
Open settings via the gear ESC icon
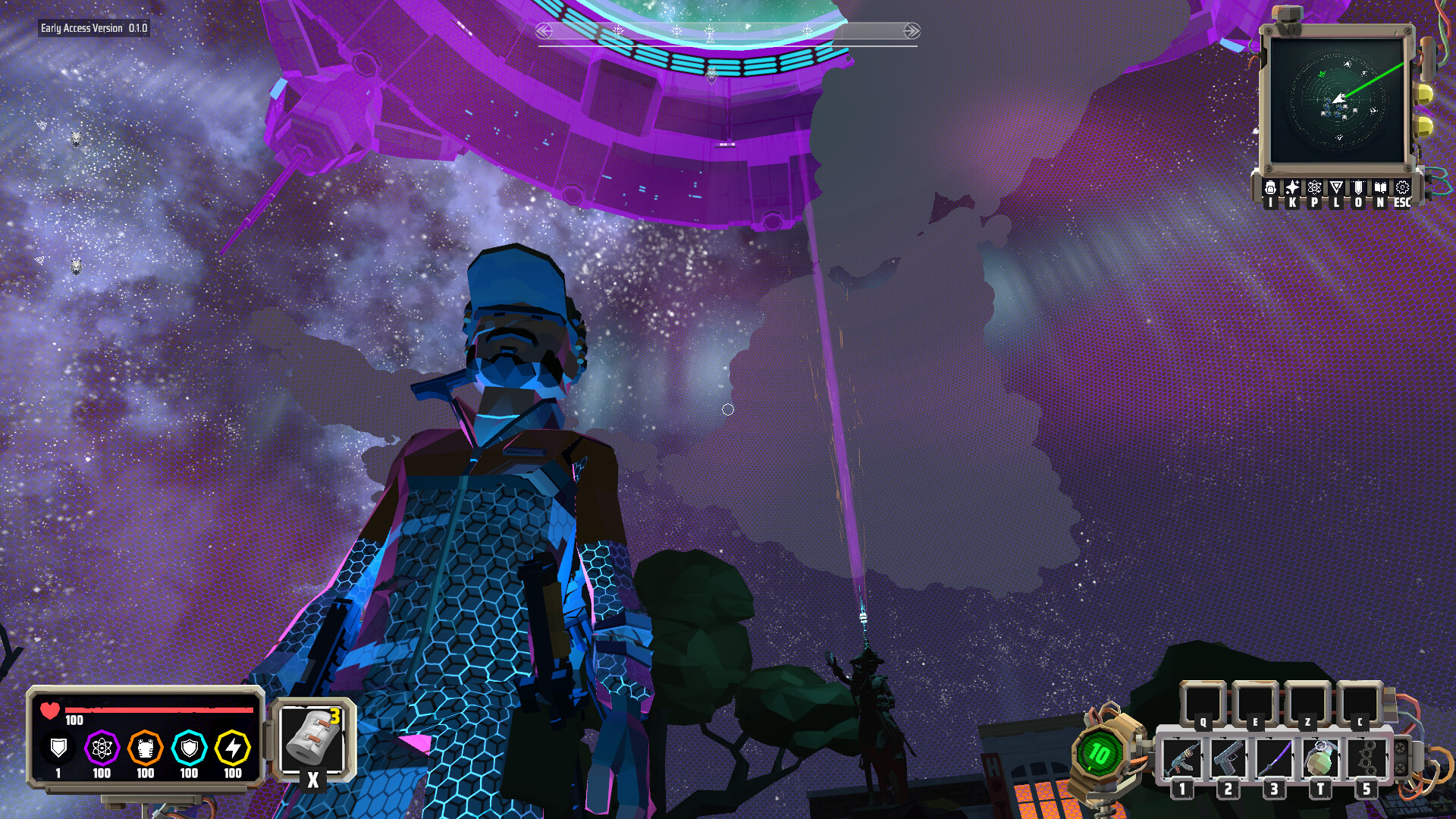(1404, 188)
